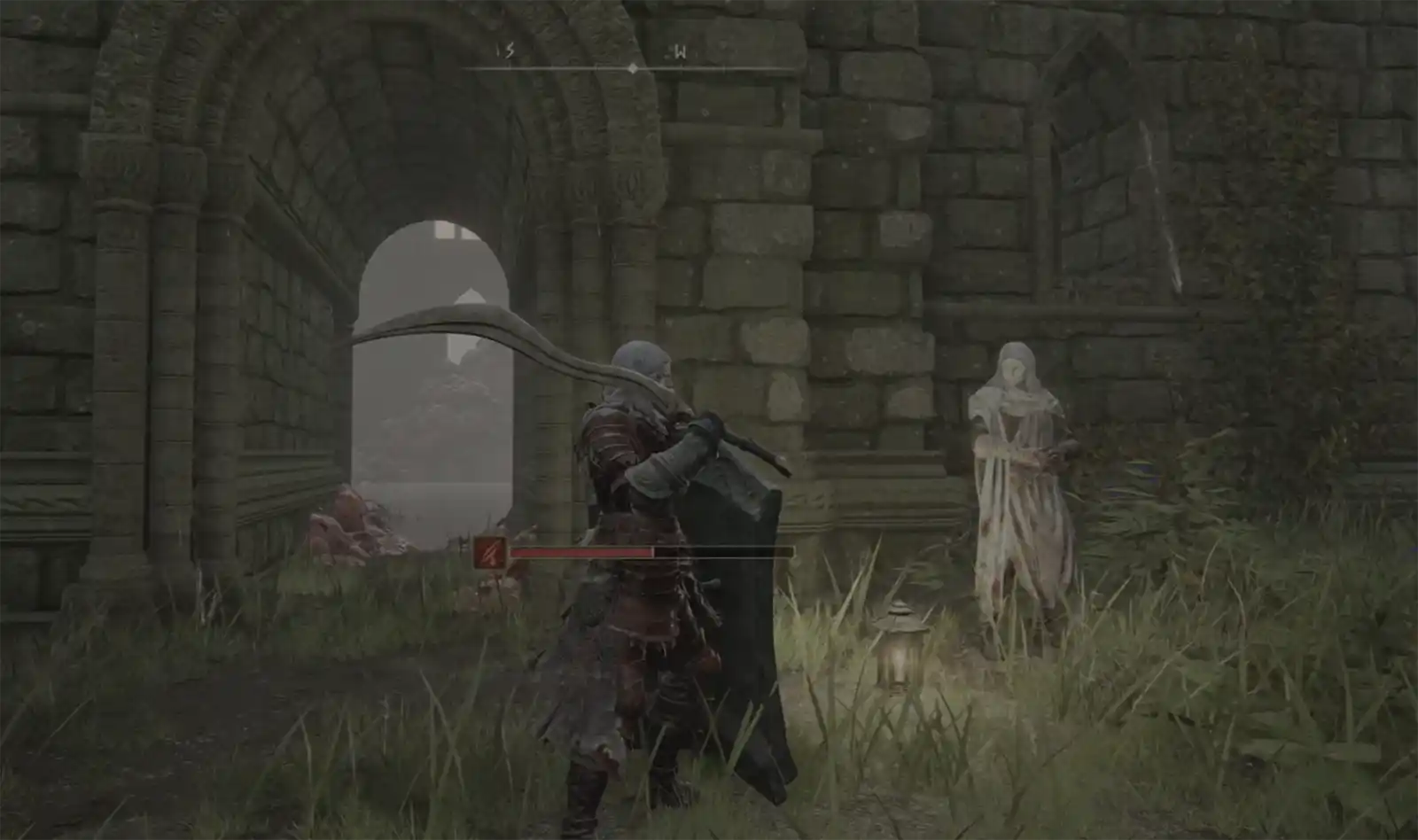
Task: Click the red blood loss status icon
Action: [489, 553]
